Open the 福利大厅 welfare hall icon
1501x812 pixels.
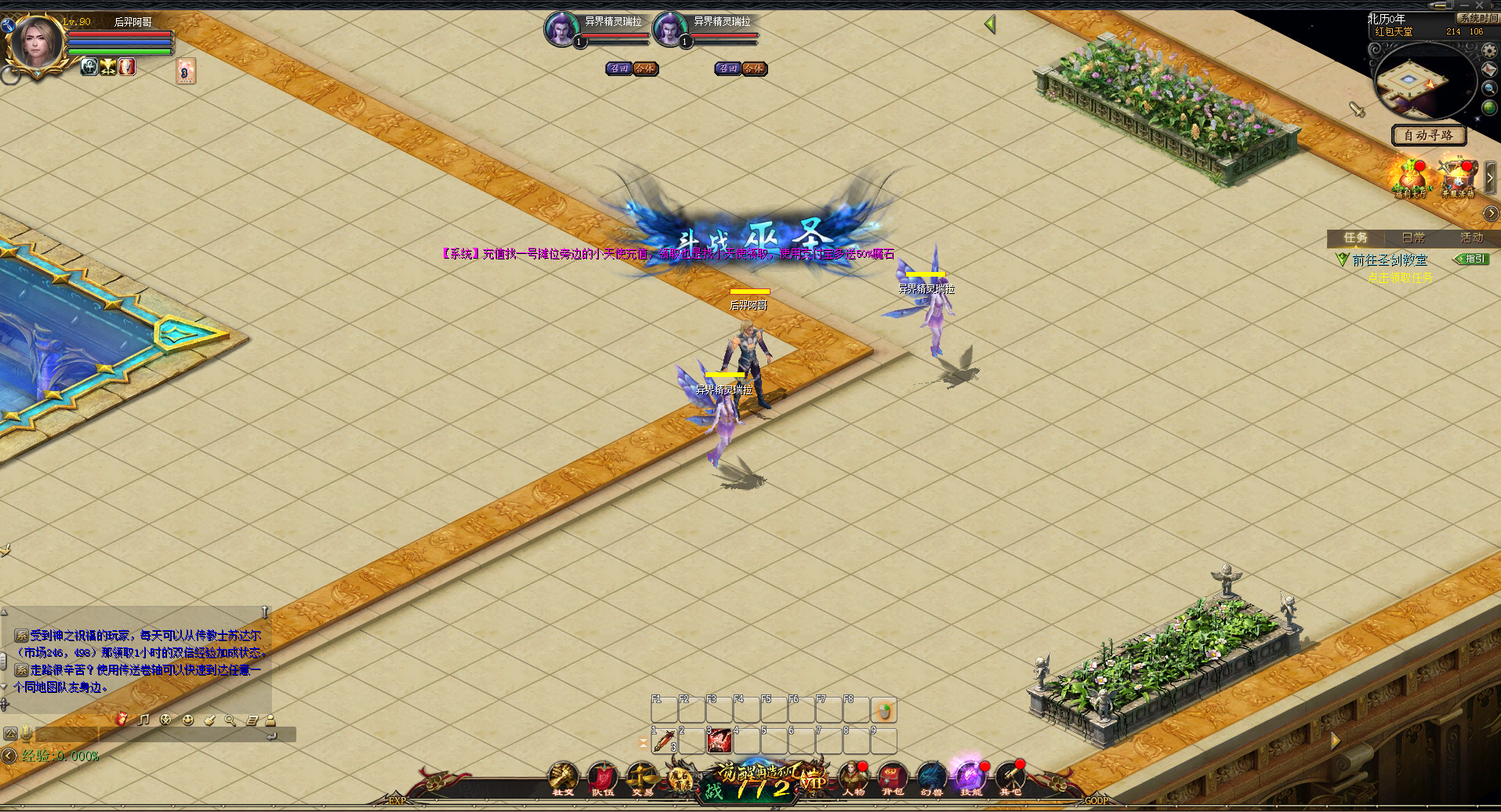(1410, 178)
